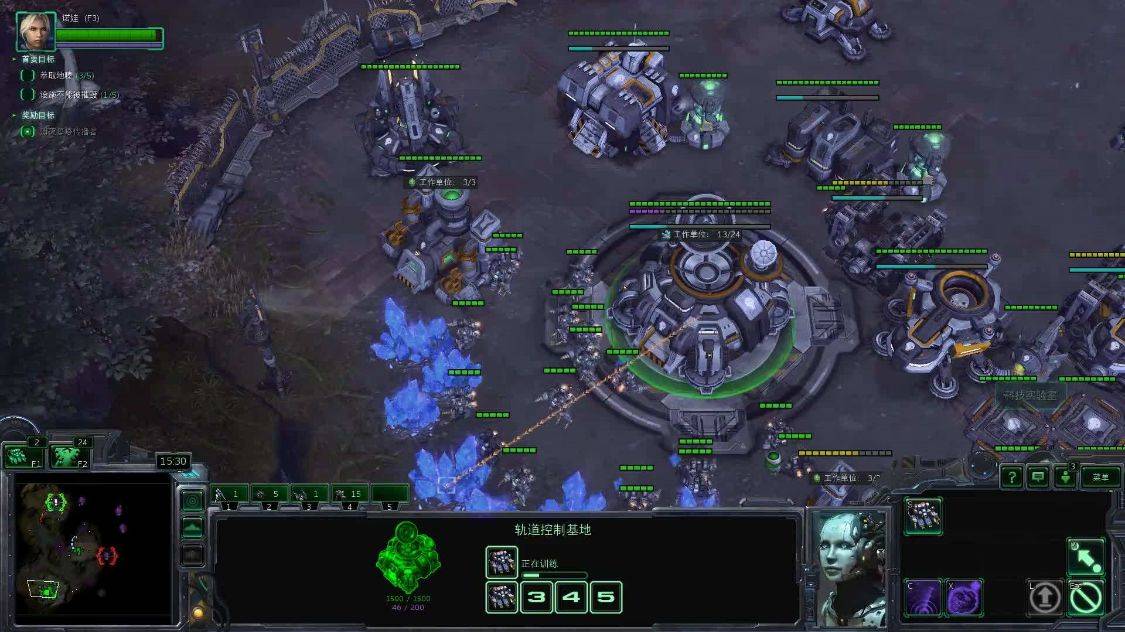Image resolution: width=1125 pixels, height=632 pixels.
Task: Select control group 1 tab
Action: pos(229,493)
